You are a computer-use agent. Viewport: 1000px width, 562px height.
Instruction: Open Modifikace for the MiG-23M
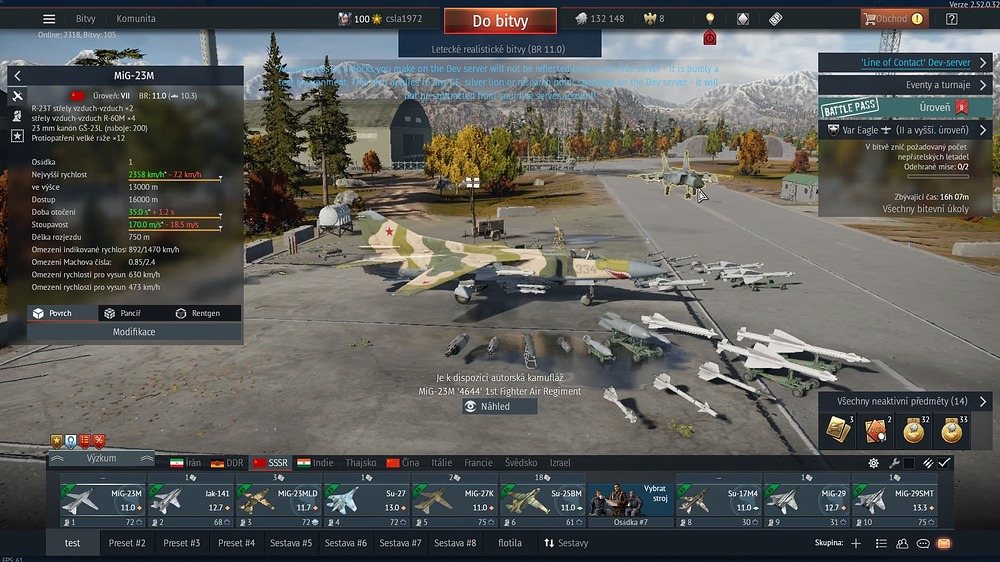134,332
